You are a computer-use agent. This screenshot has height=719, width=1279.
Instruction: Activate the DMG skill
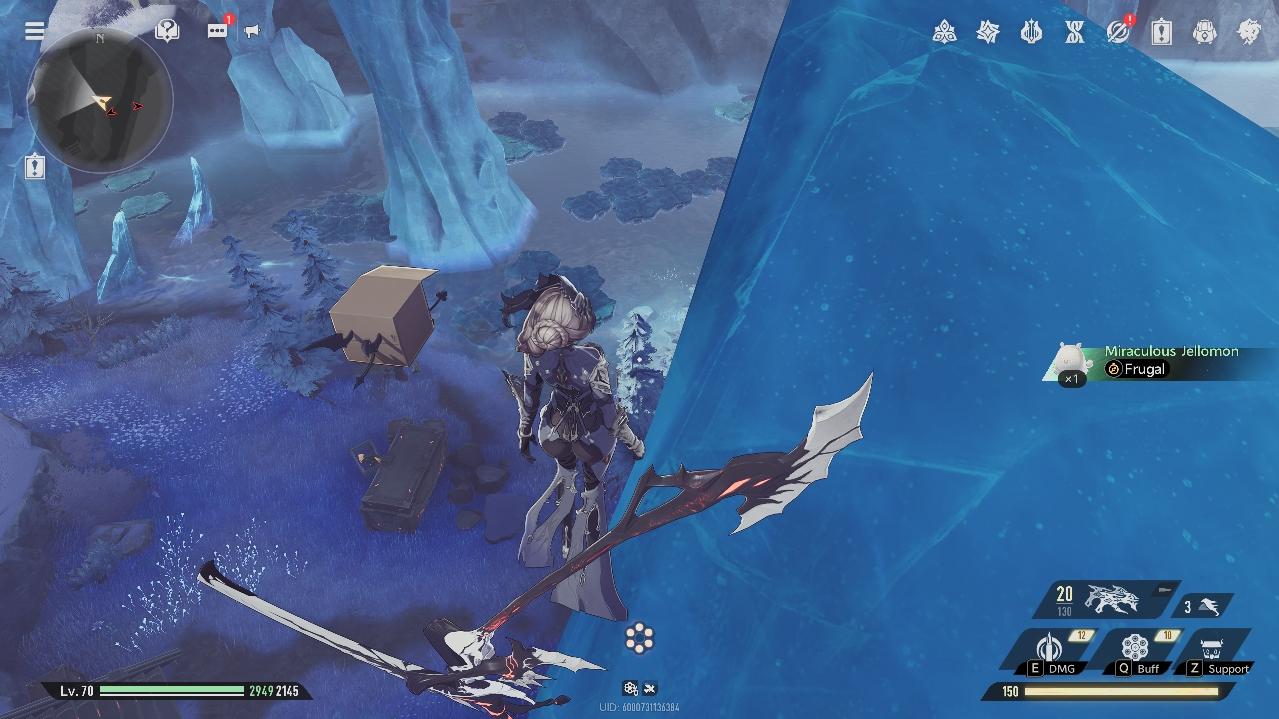pos(1050,651)
